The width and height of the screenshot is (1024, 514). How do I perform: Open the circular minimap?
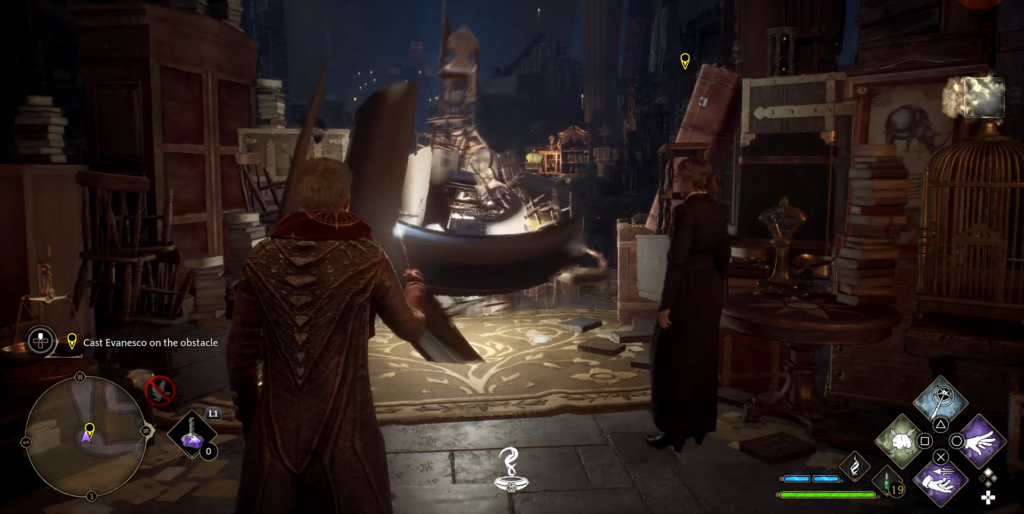(85, 435)
